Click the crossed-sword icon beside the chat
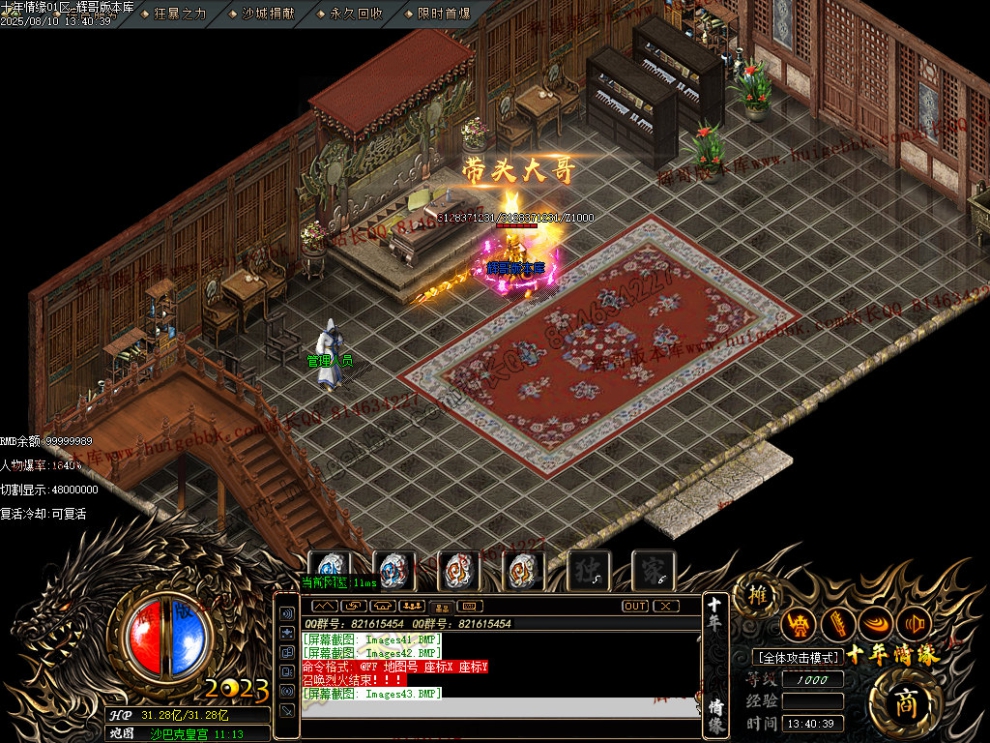 (287, 709)
